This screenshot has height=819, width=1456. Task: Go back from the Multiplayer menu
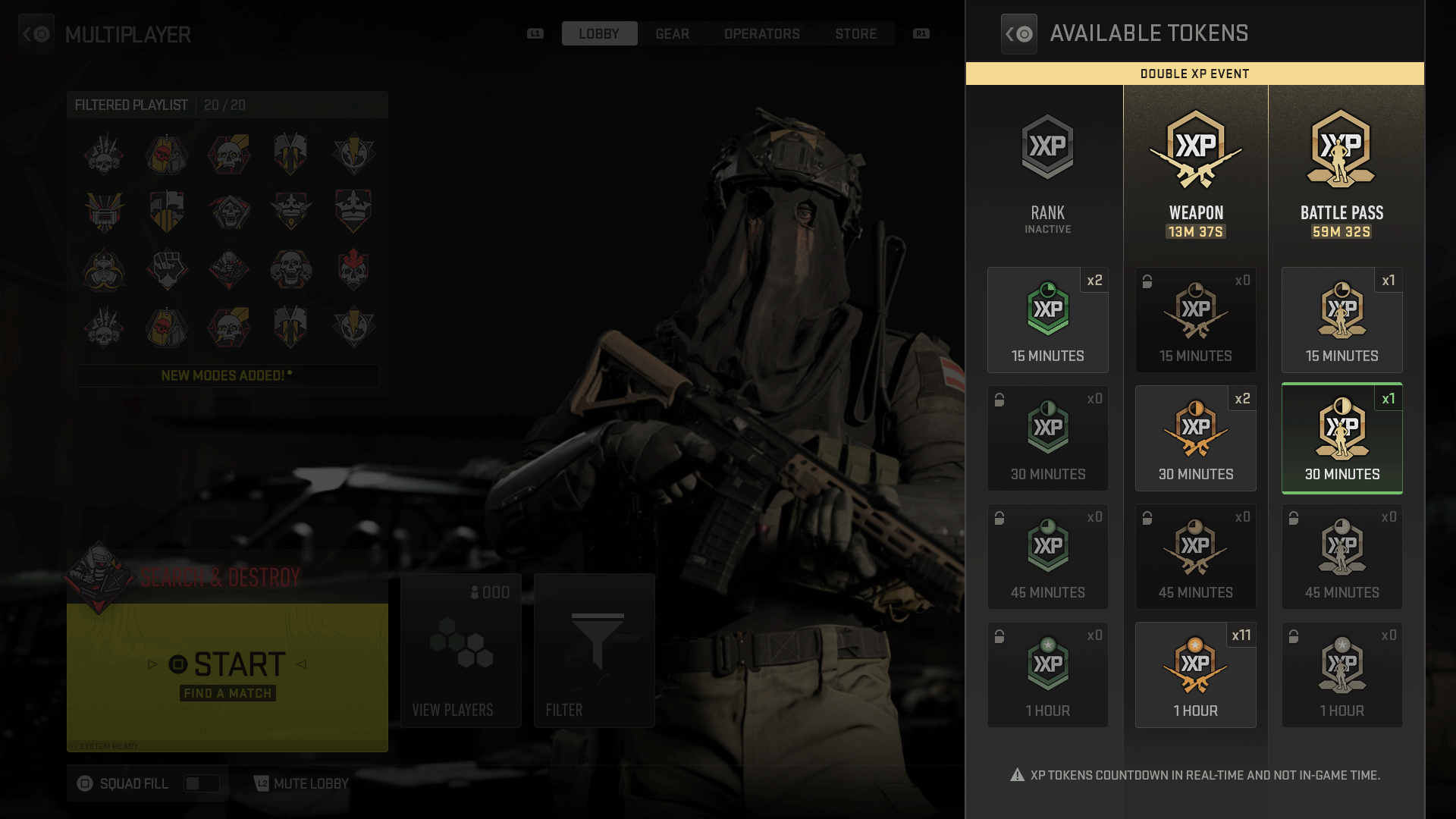[x=36, y=34]
